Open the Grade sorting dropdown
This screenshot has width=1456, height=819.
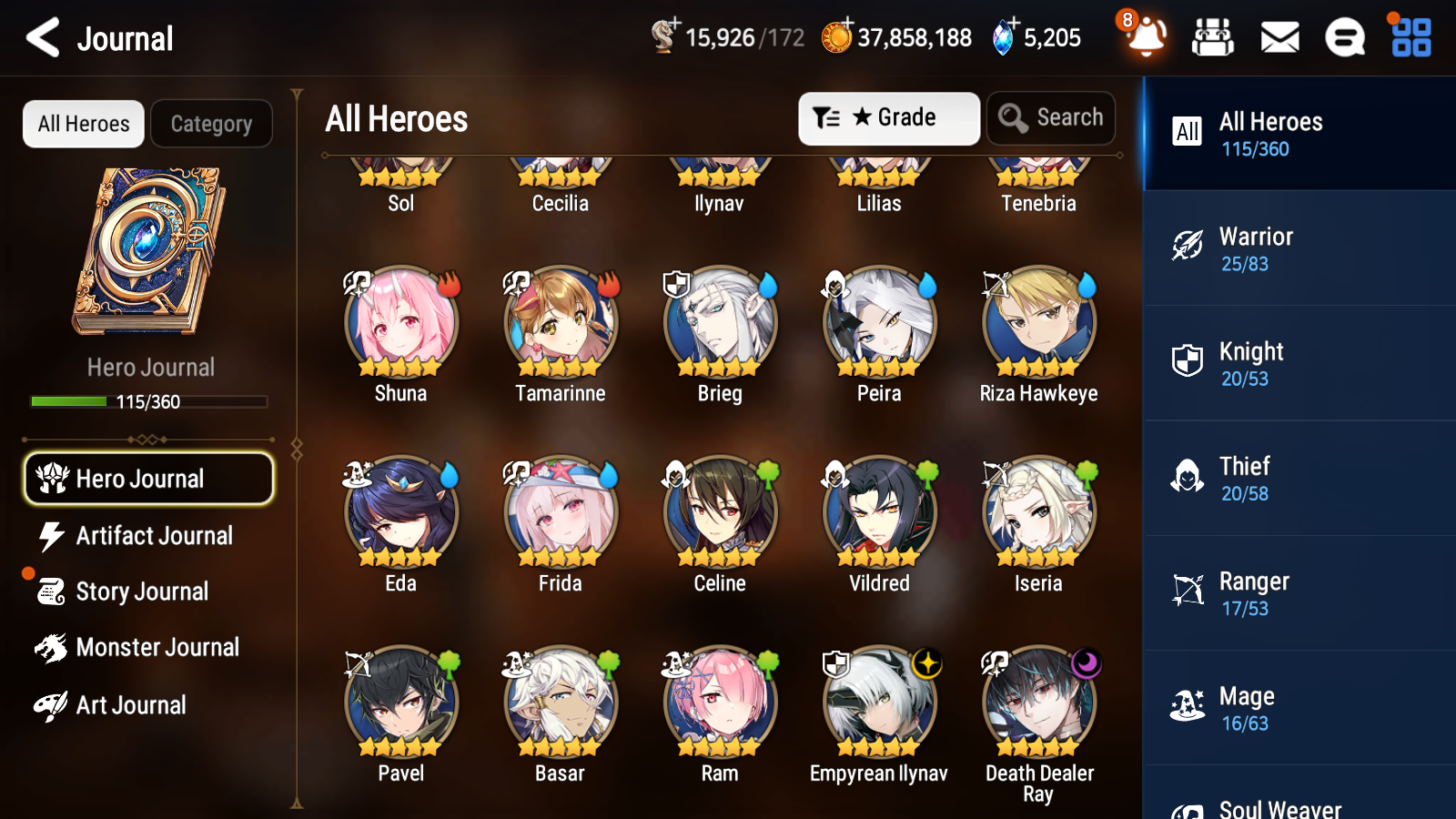(888, 117)
